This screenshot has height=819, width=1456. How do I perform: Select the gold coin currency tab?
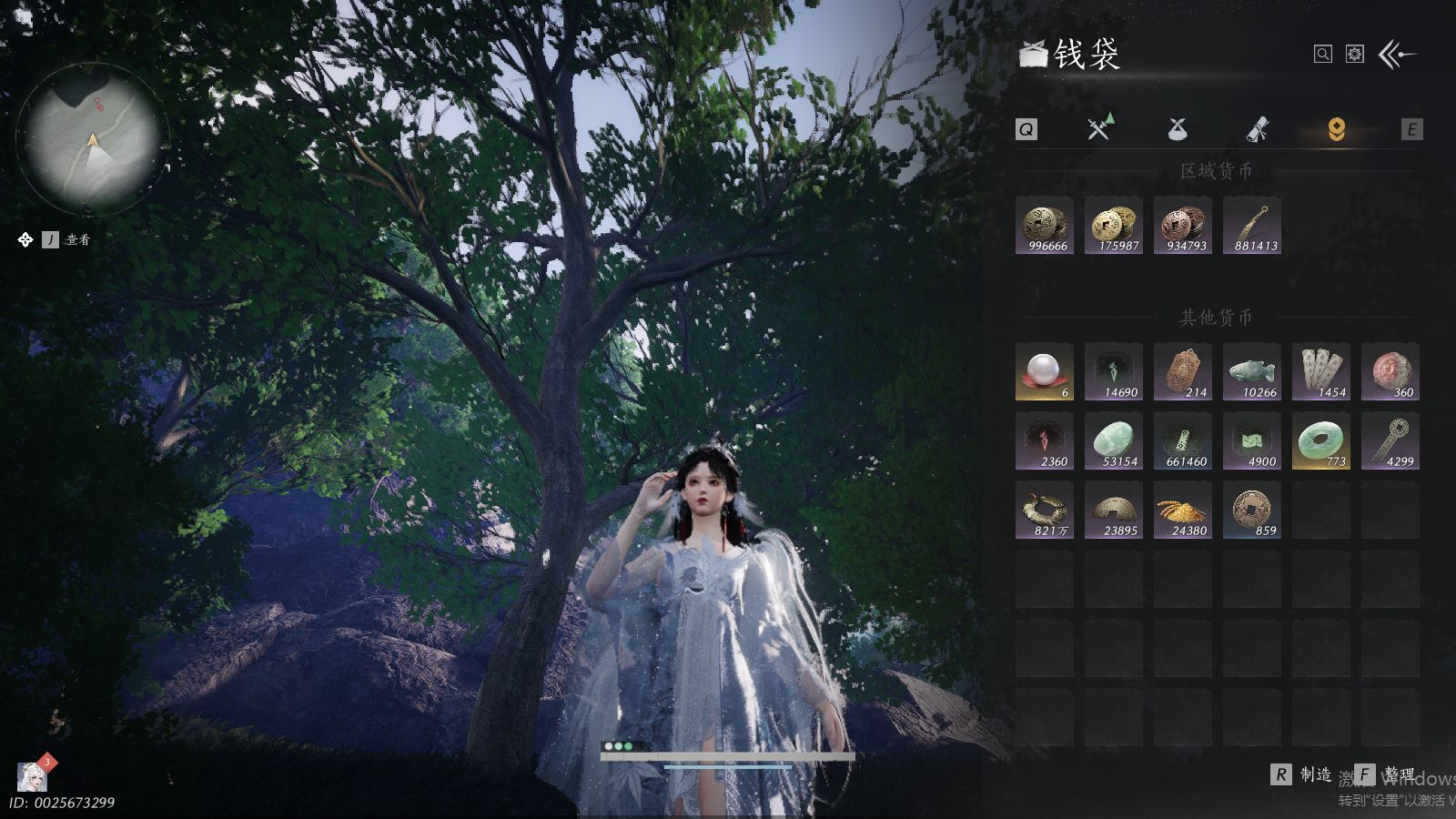pos(1336,129)
